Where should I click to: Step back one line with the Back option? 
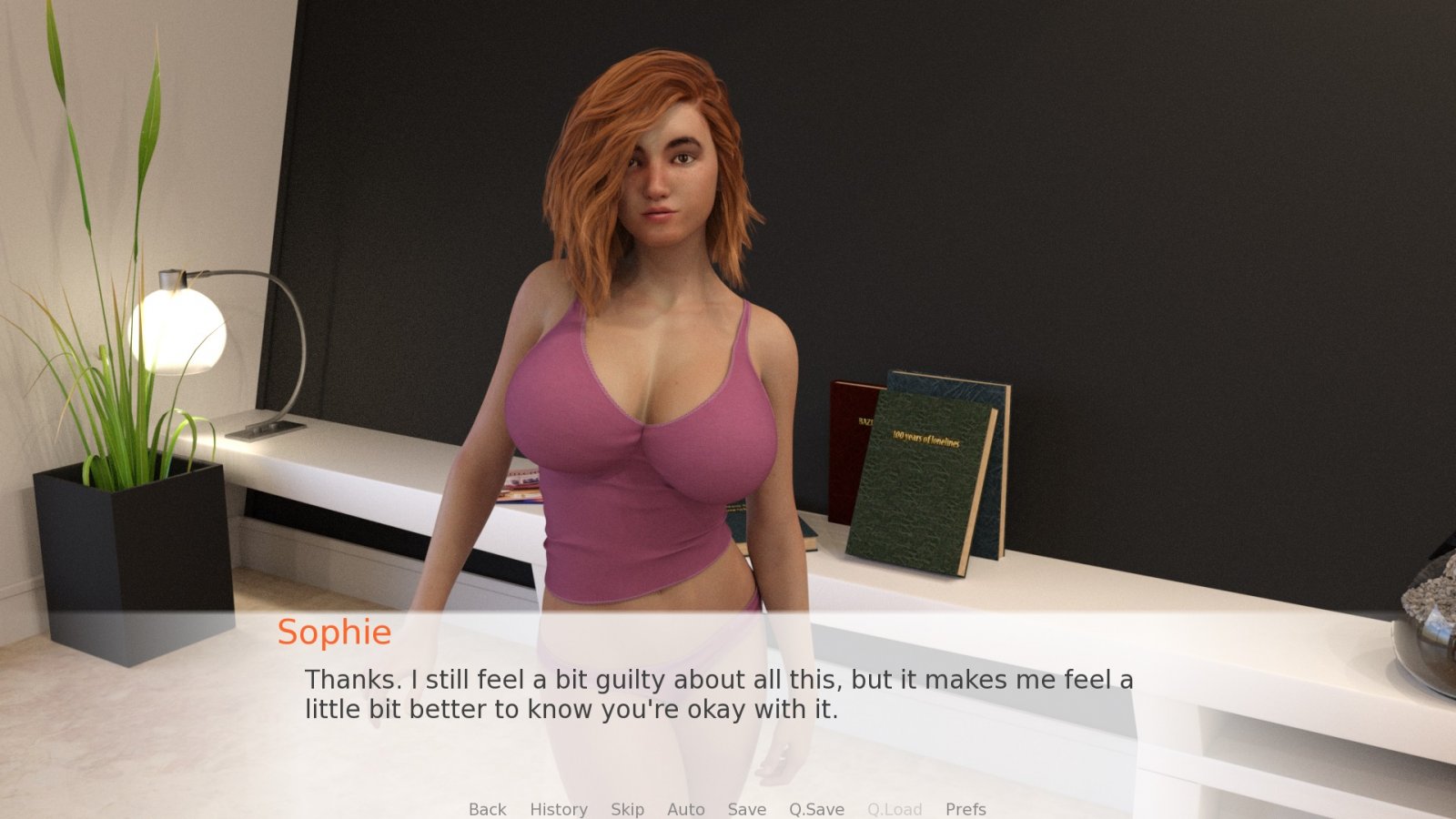(x=487, y=809)
